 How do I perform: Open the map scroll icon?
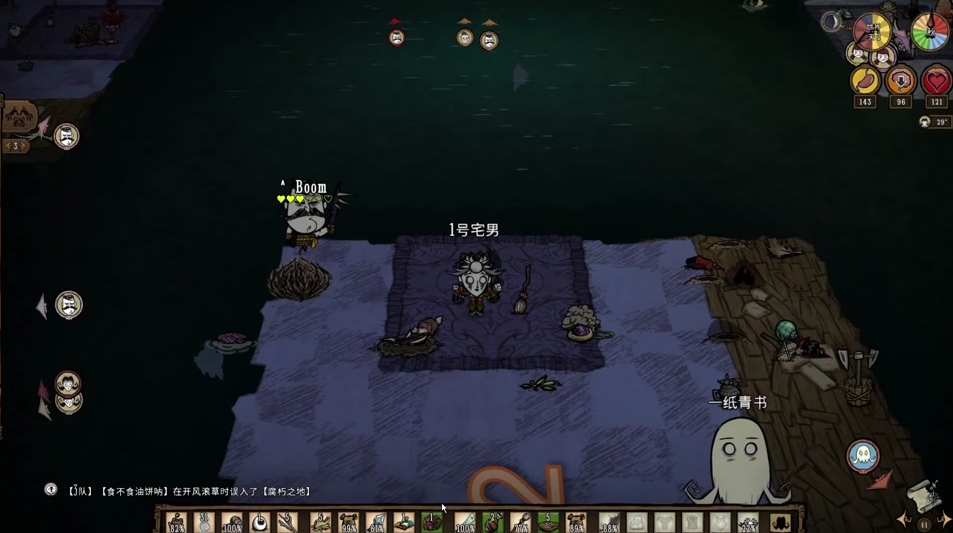pos(921,497)
